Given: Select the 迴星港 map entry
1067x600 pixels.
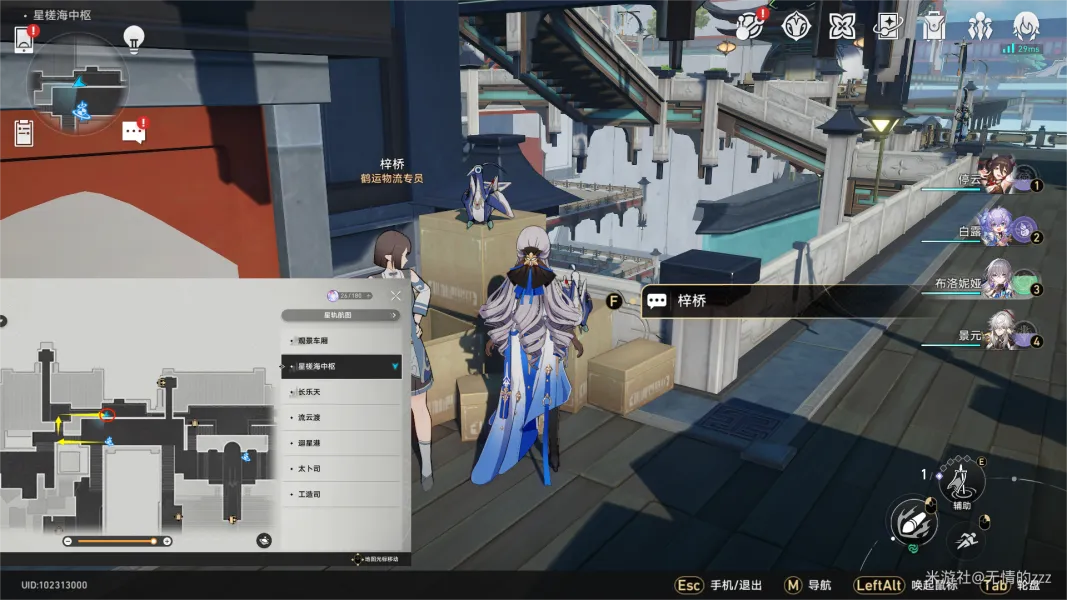Looking at the screenshot, I should coord(340,443).
